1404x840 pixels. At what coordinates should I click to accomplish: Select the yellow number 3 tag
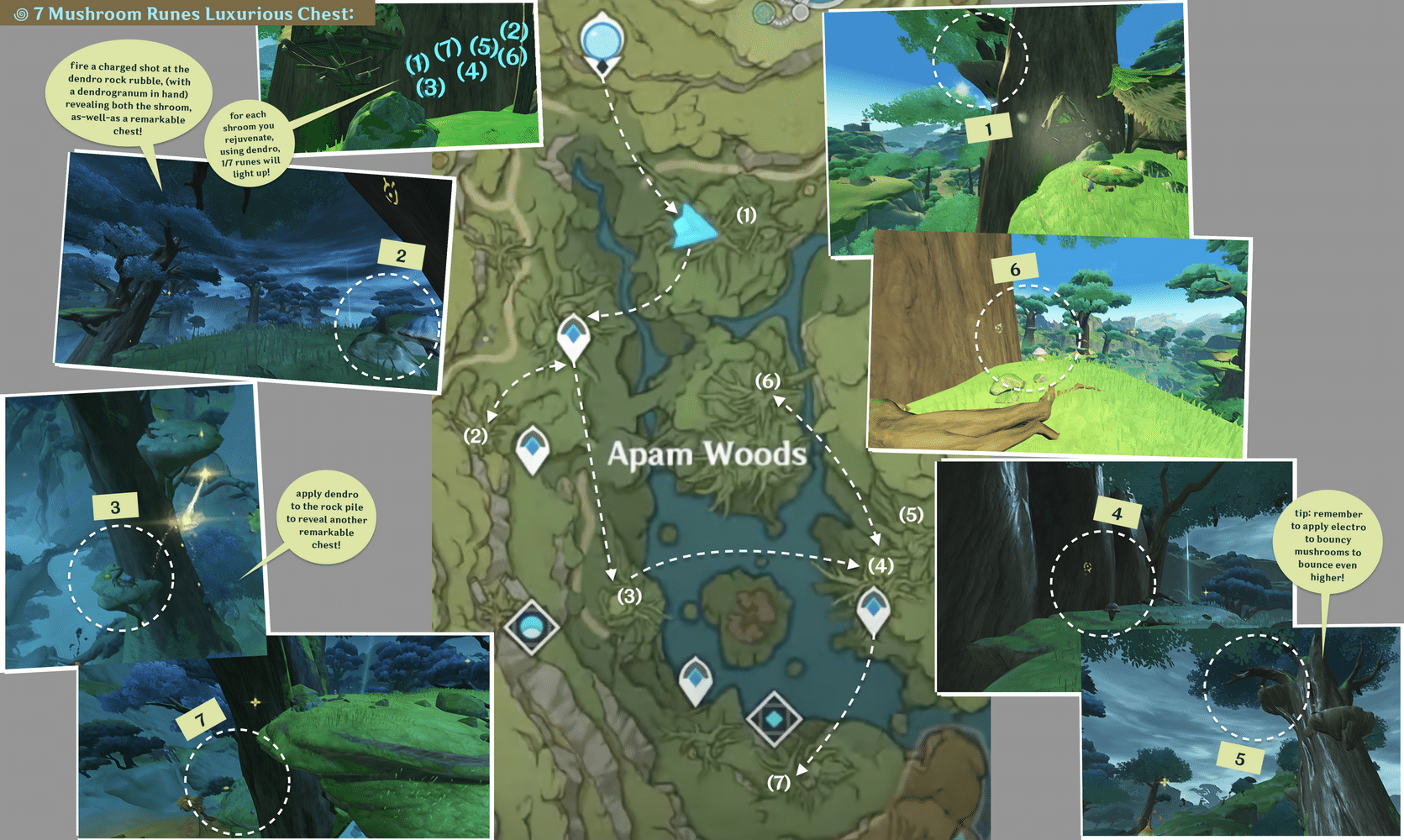tap(115, 506)
